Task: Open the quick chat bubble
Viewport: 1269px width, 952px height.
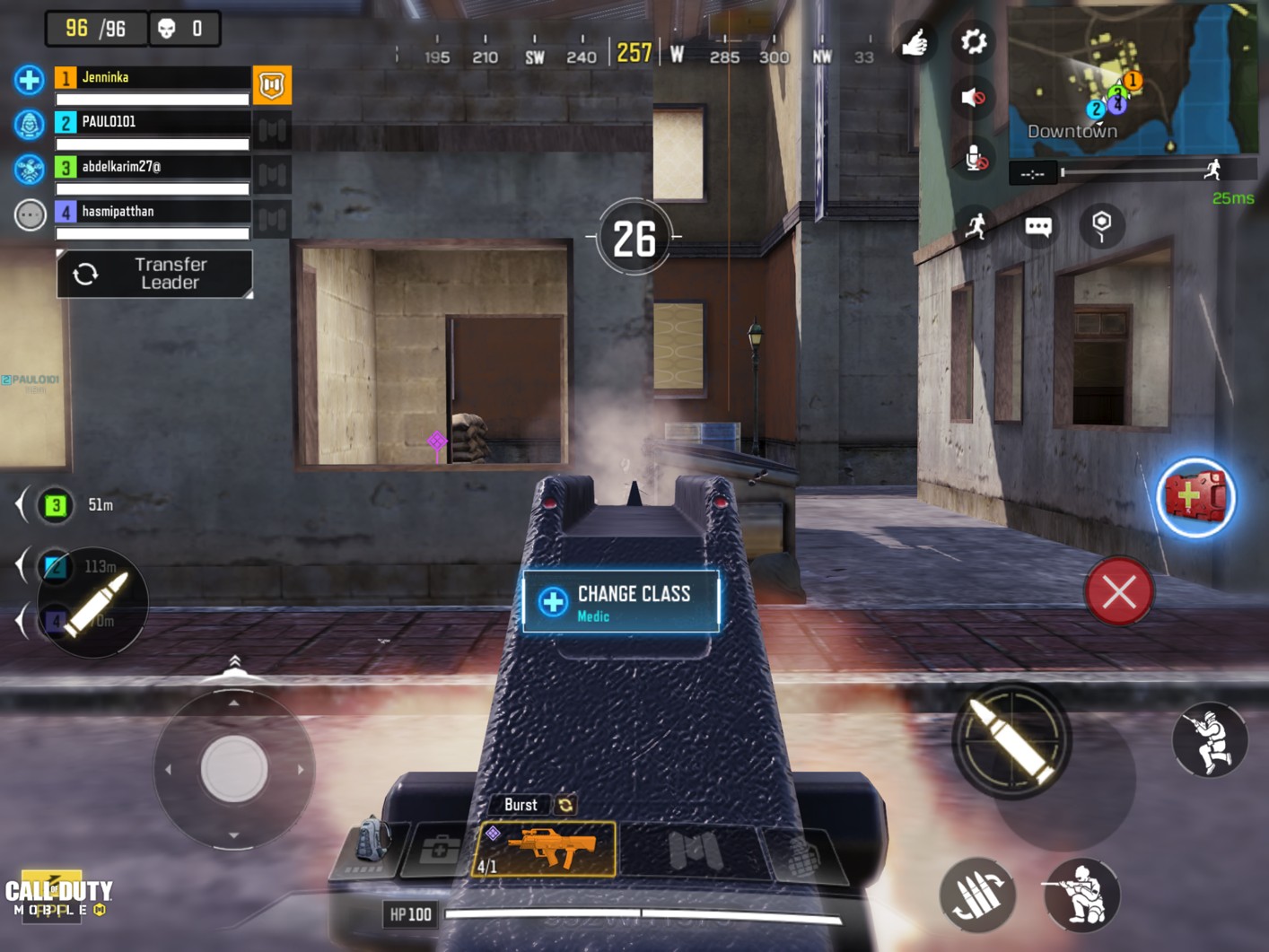Action: point(1038,226)
